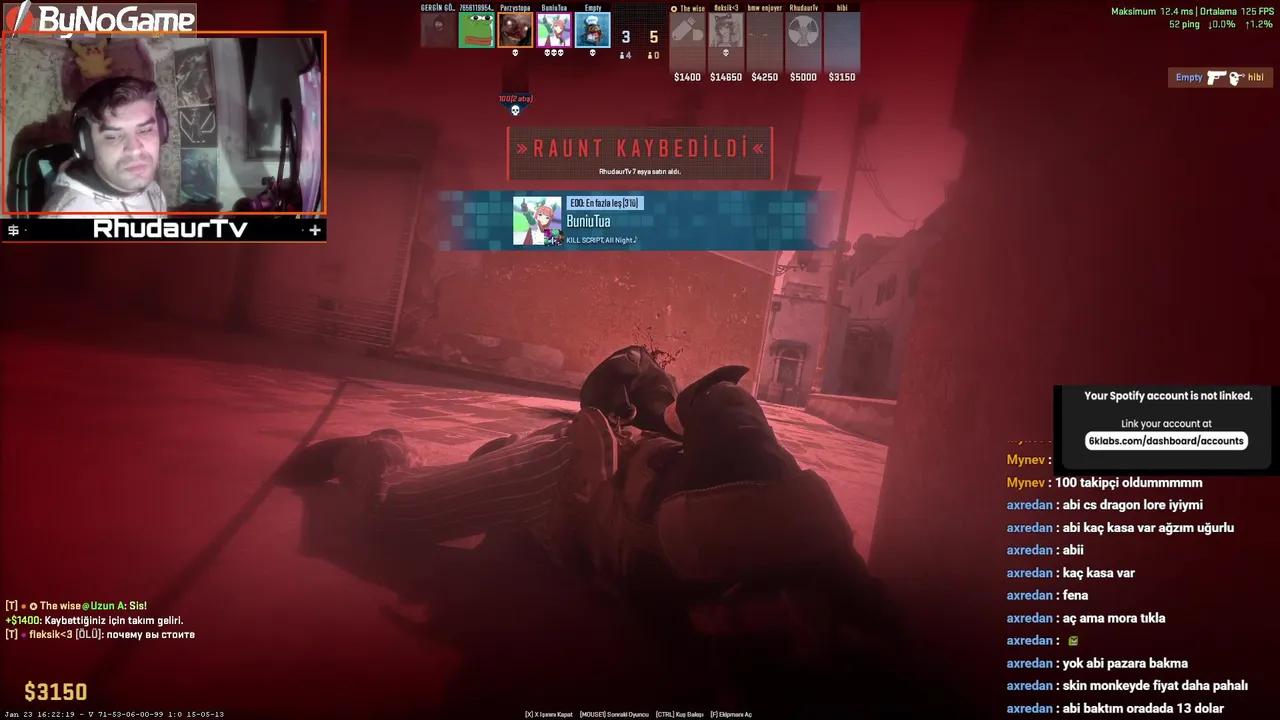Click the skull icon under the Empty avatar
This screenshot has height=720, width=1280.
(593, 52)
